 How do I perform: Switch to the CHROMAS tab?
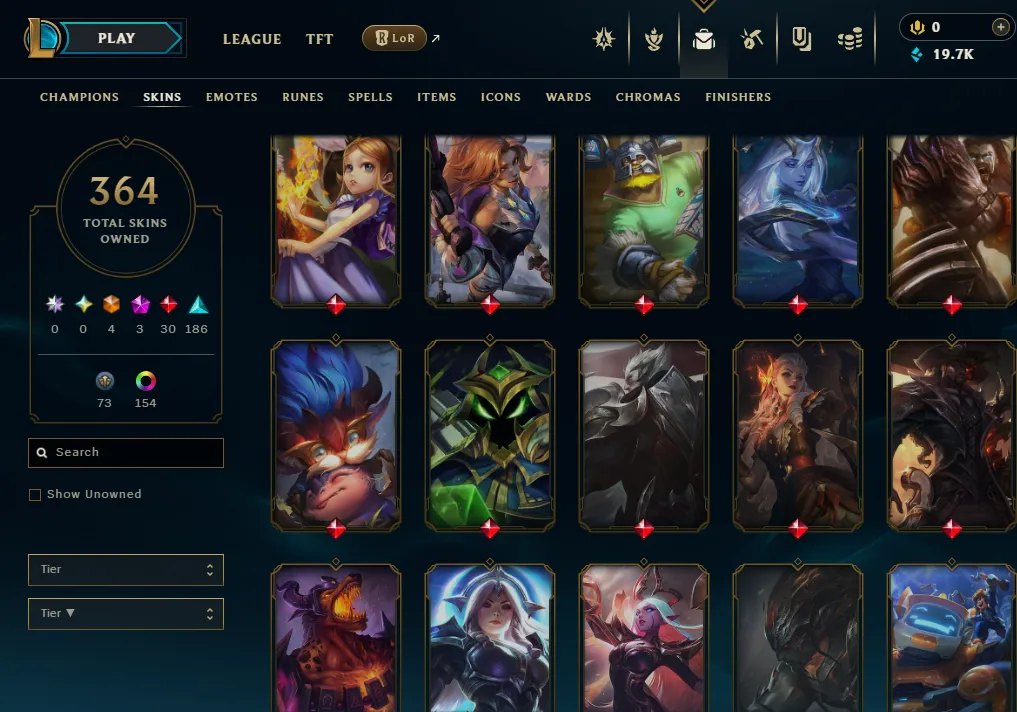(x=648, y=97)
